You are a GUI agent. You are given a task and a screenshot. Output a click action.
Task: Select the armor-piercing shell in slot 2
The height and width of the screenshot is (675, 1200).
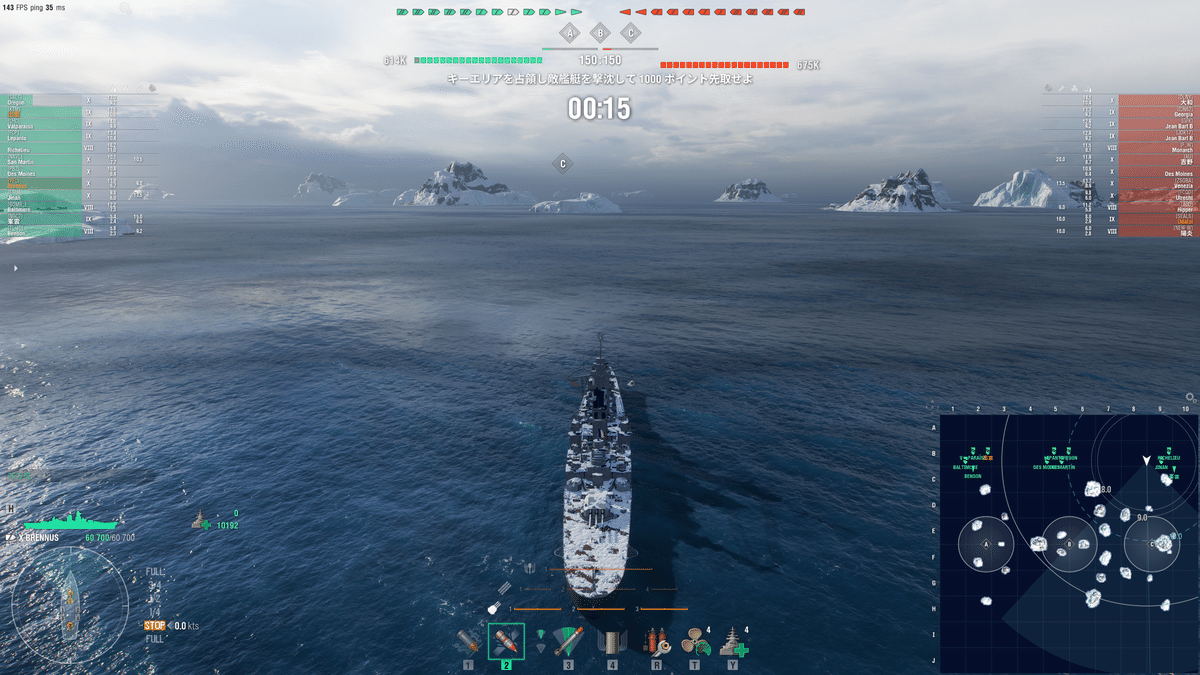tap(506, 641)
